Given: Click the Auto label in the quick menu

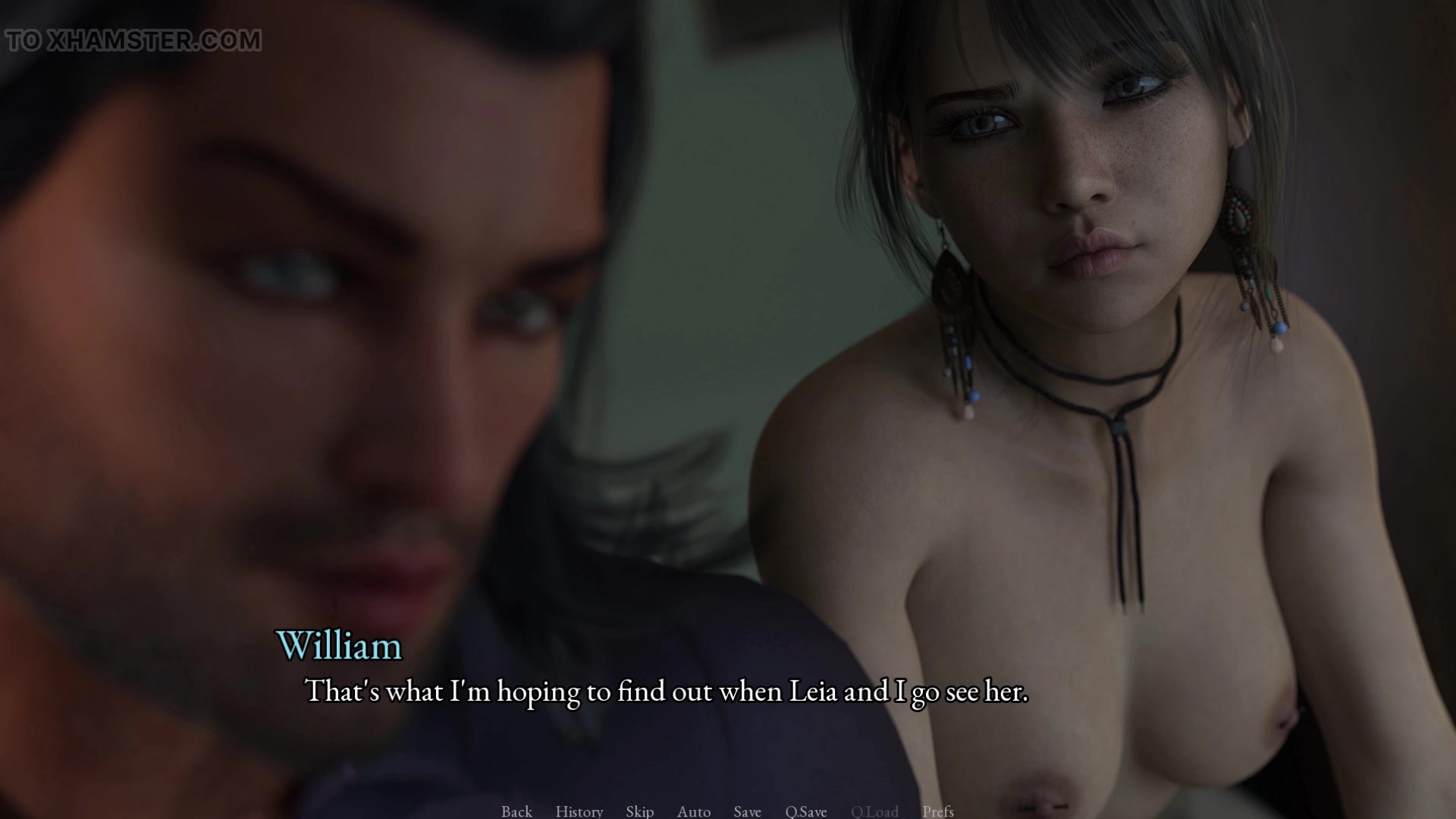Looking at the screenshot, I should [x=693, y=811].
